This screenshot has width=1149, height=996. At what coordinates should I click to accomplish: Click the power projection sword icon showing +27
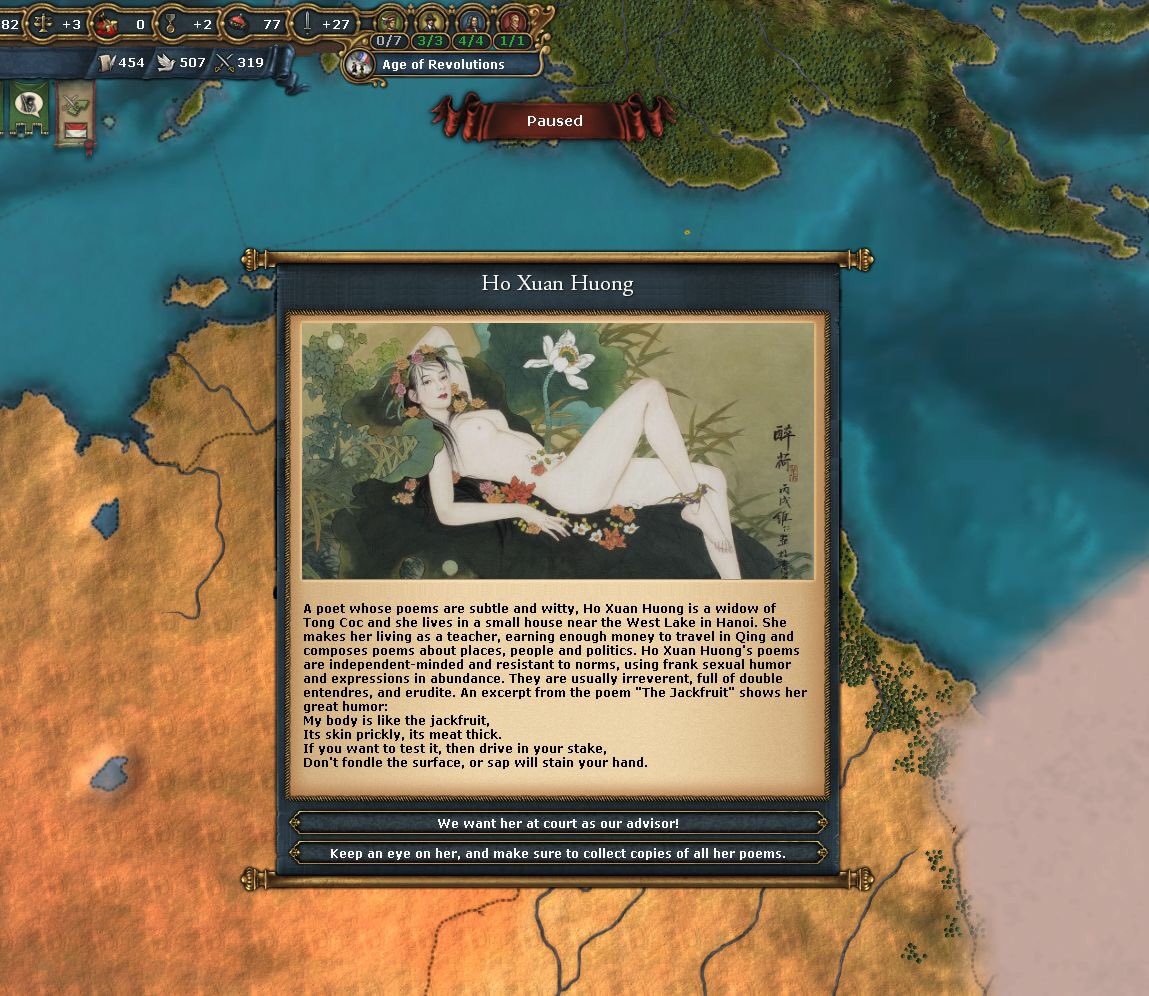(306, 23)
